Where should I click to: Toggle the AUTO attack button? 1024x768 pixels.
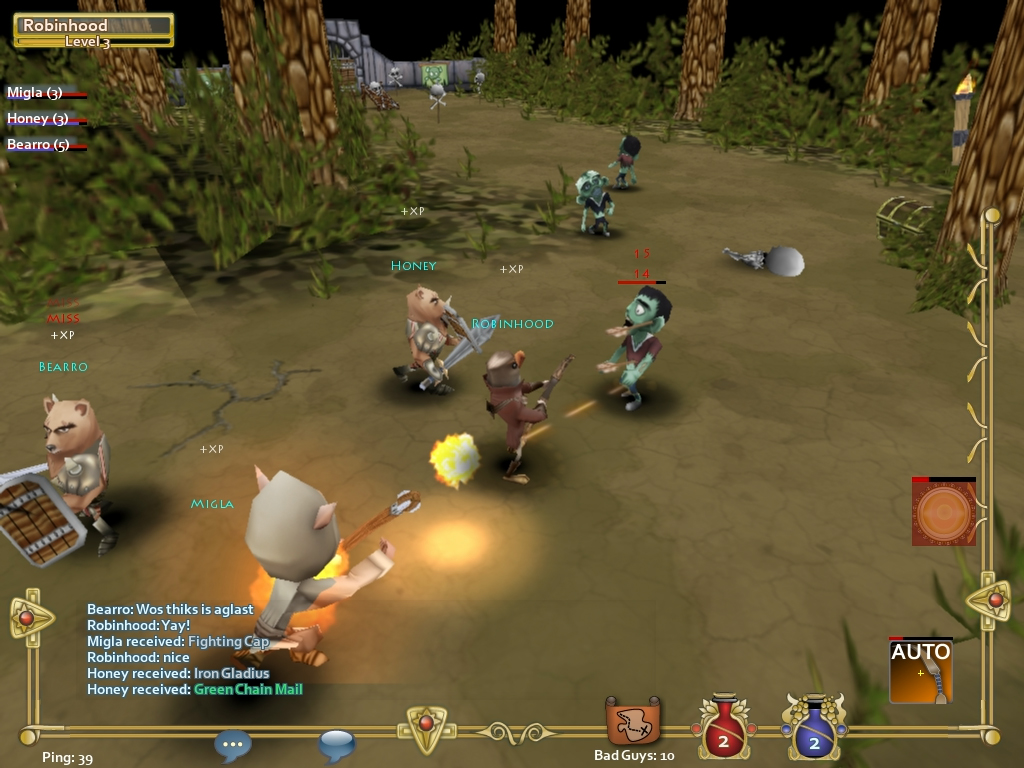920,671
